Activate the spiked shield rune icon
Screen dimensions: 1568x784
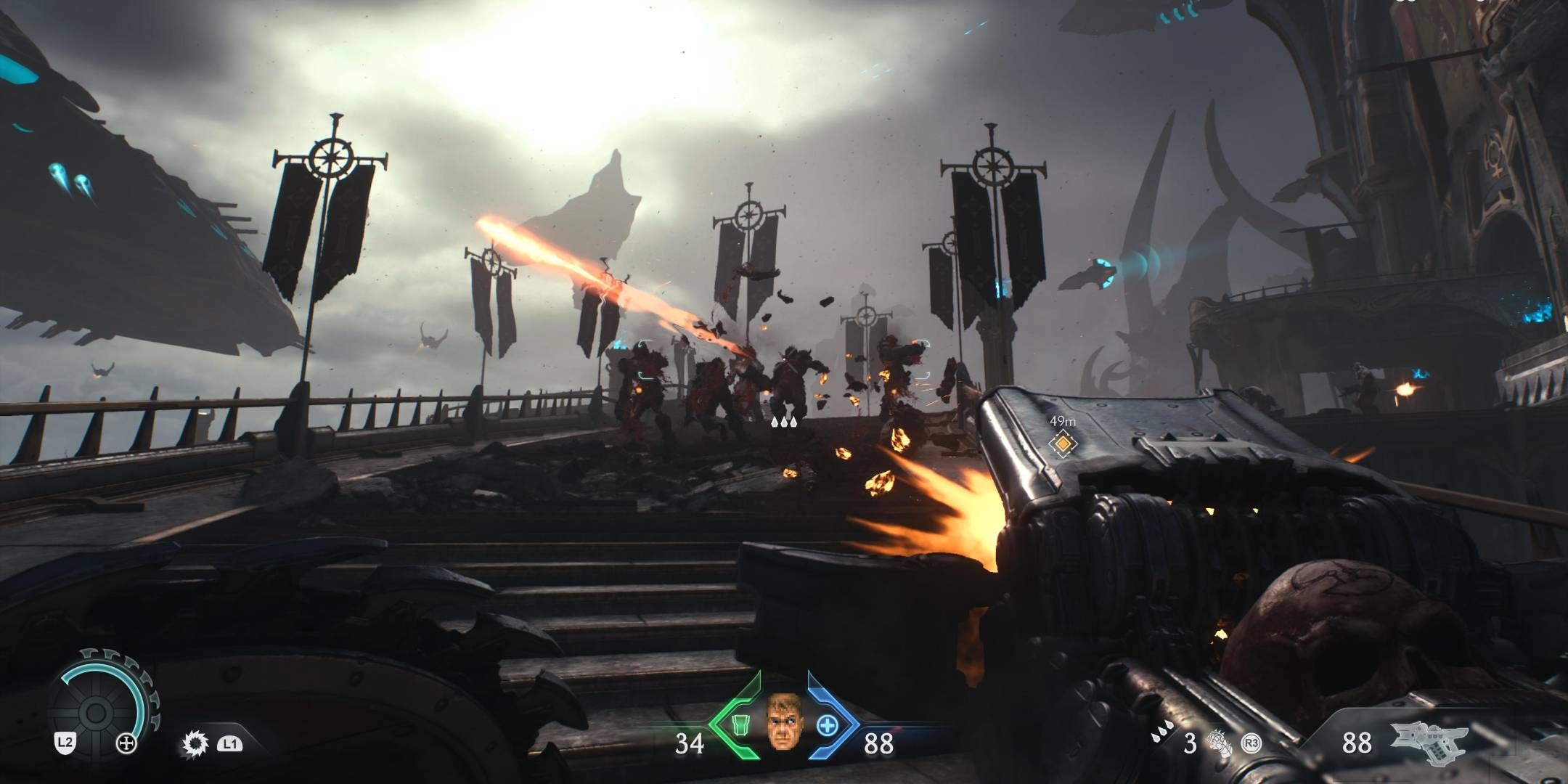tap(195, 743)
